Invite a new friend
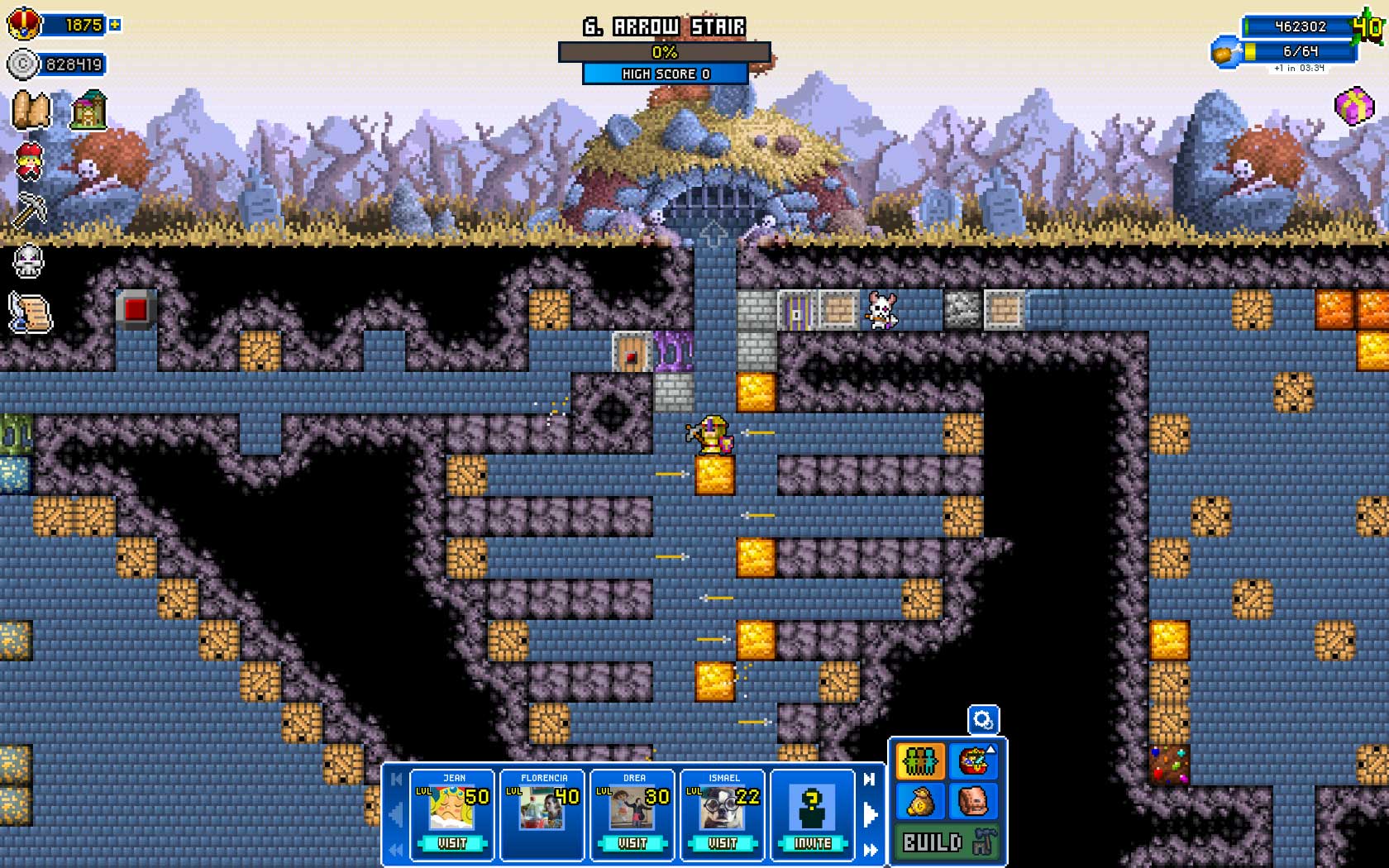Screen dimensions: 1389x868 click(x=813, y=843)
